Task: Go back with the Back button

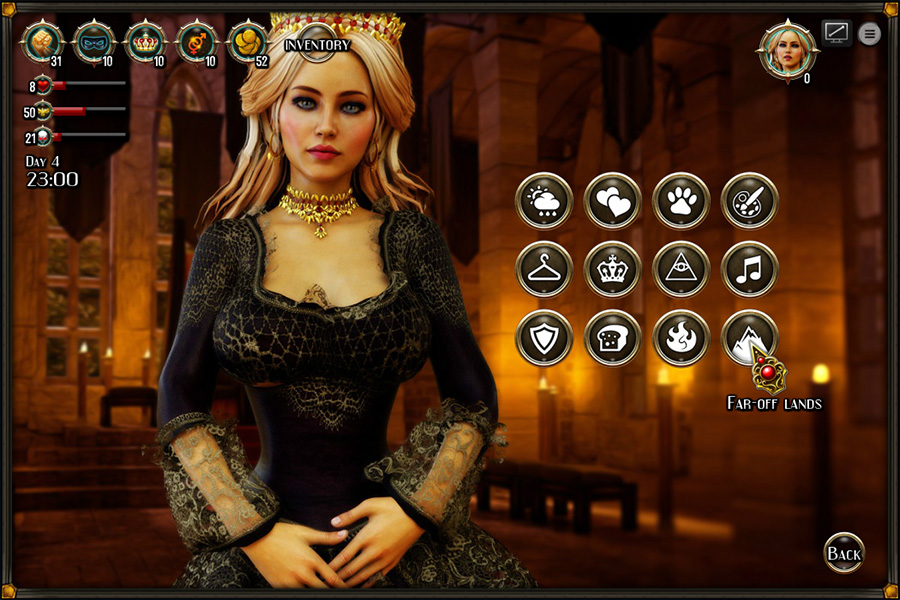Action: click(x=844, y=553)
